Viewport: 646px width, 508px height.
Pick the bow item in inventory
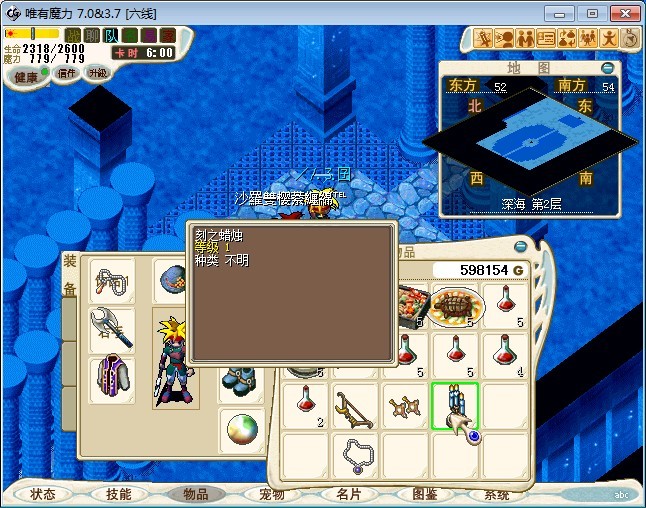point(354,408)
